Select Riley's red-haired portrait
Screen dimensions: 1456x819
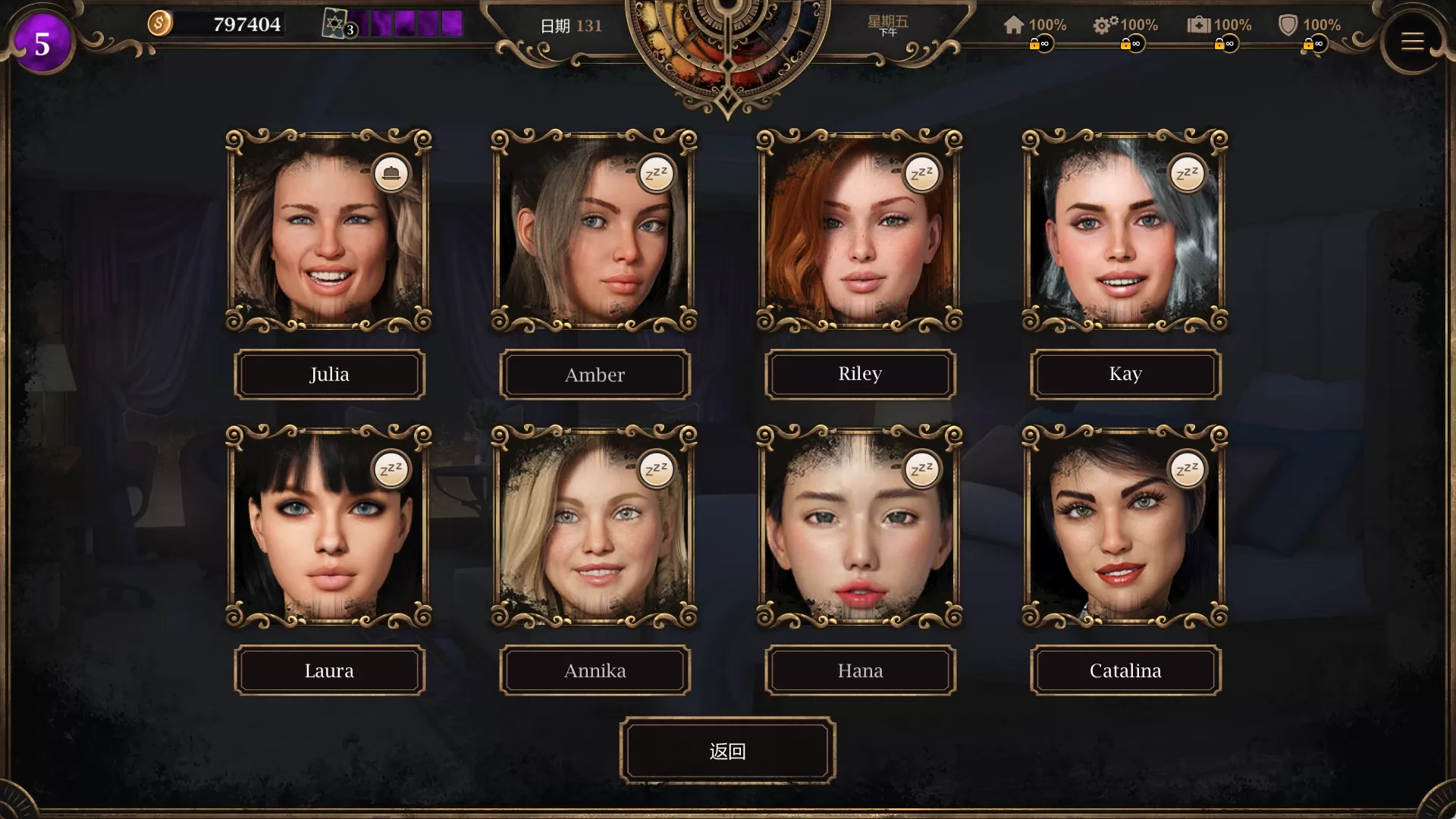point(860,231)
